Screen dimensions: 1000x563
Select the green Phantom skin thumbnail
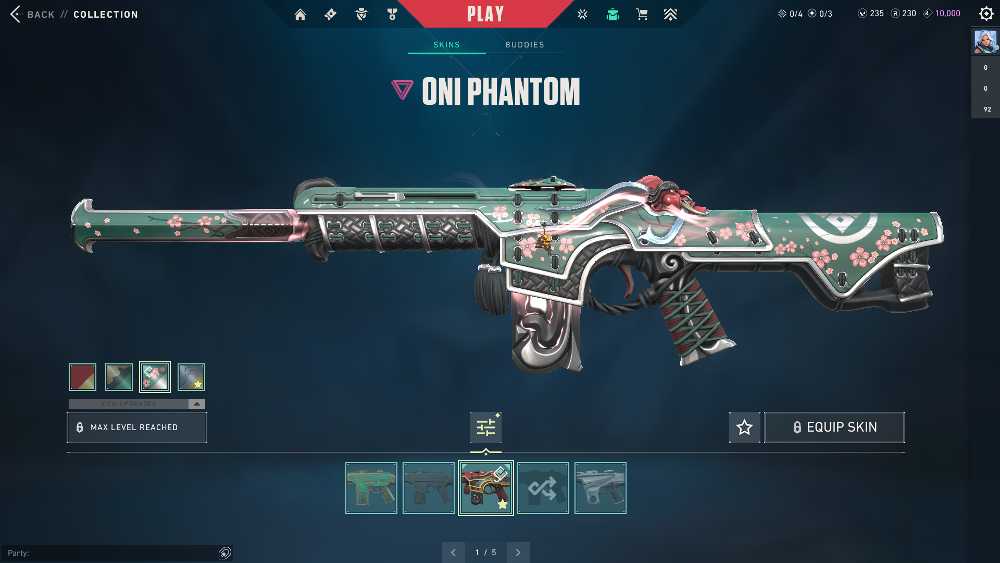point(371,488)
